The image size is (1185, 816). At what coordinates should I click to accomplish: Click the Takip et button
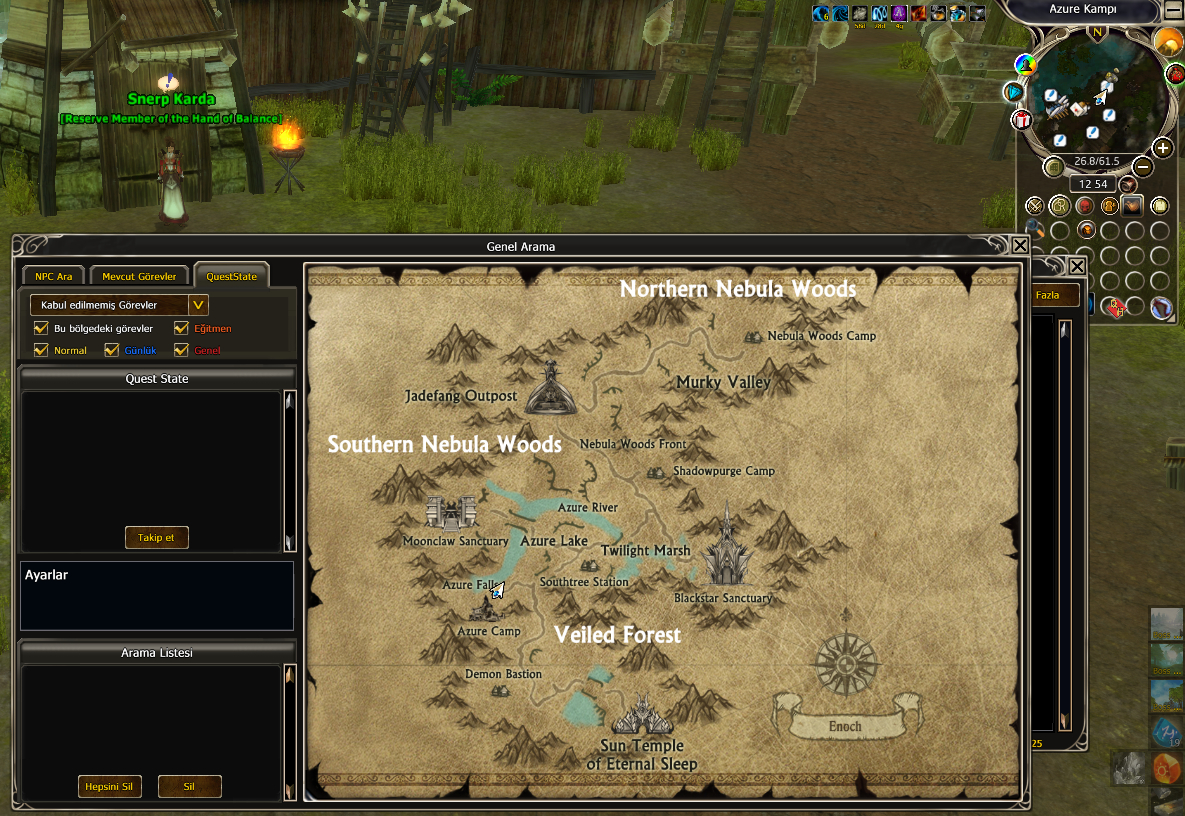tap(156, 537)
